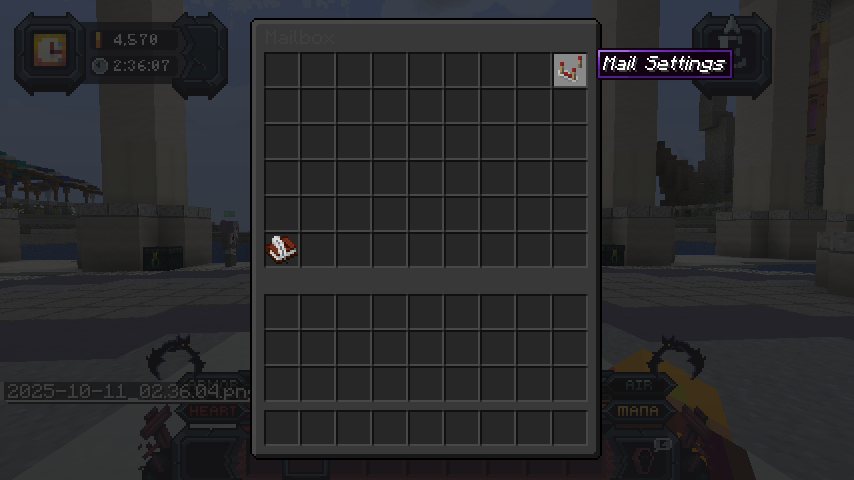Select the book item in the mailbox
The height and width of the screenshot is (480, 854).
pos(282,249)
